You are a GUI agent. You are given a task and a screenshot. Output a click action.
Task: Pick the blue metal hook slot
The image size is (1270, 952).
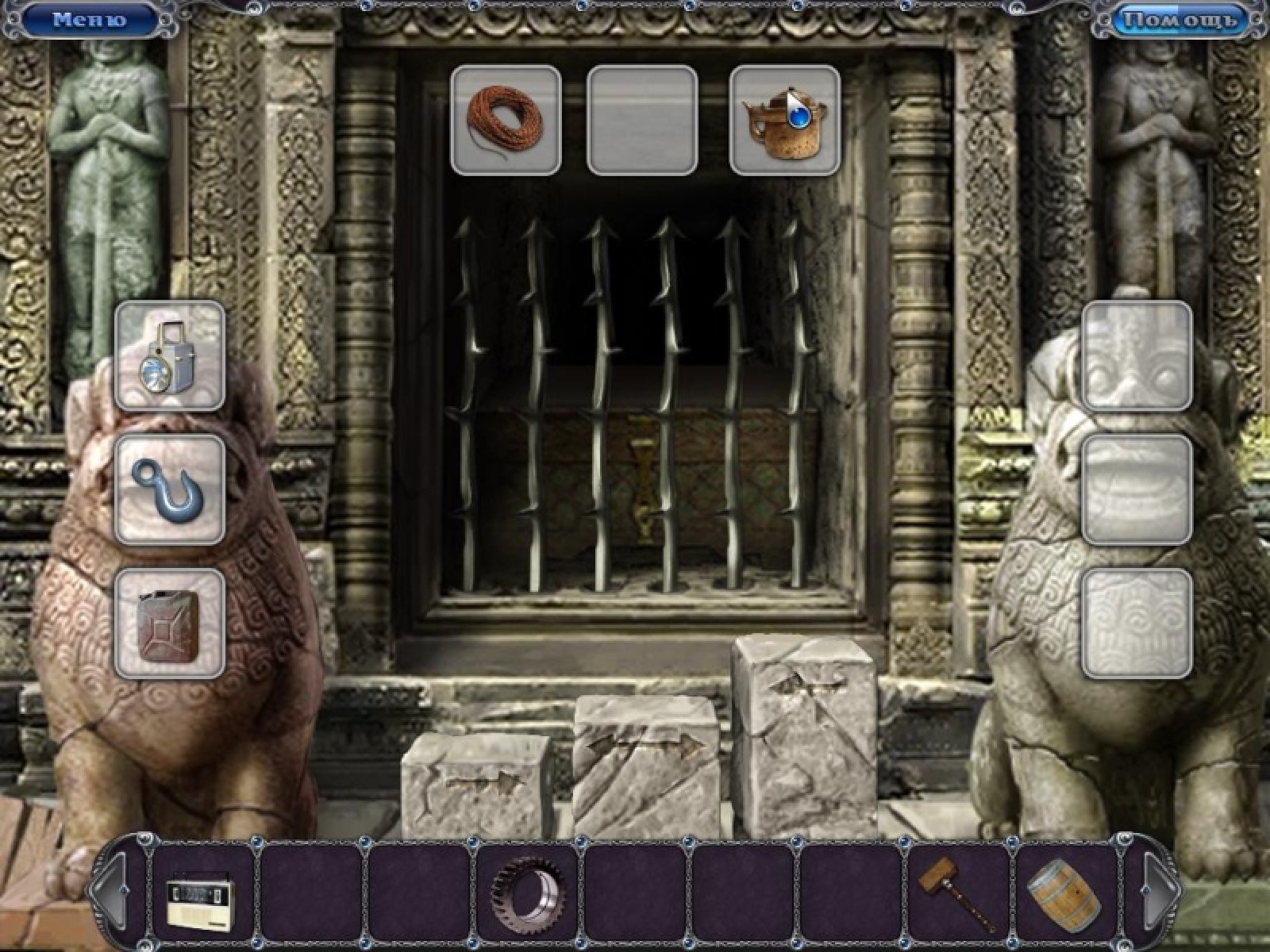click(170, 489)
